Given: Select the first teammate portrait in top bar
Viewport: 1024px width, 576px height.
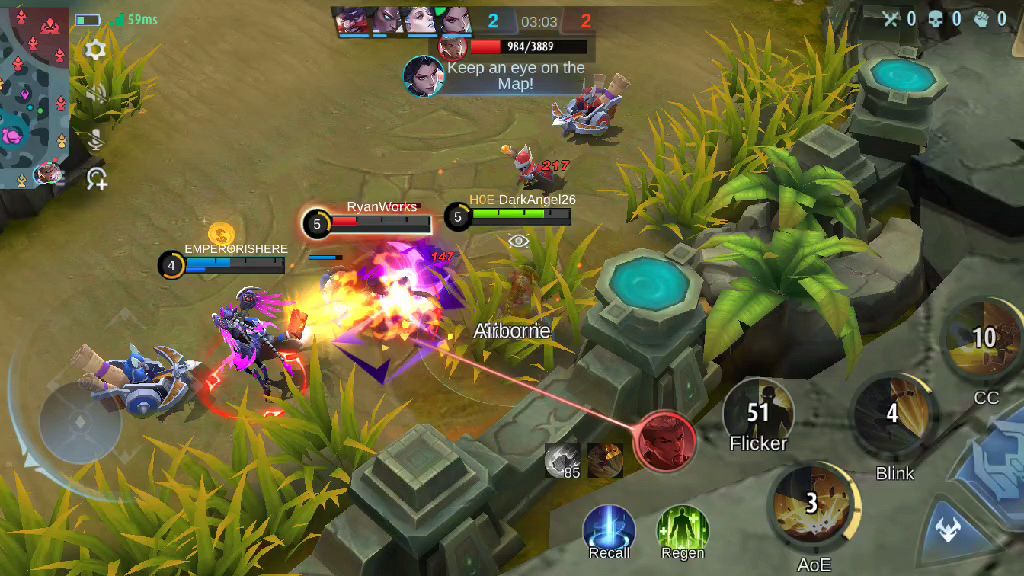Looking at the screenshot, I should point(351,20).
